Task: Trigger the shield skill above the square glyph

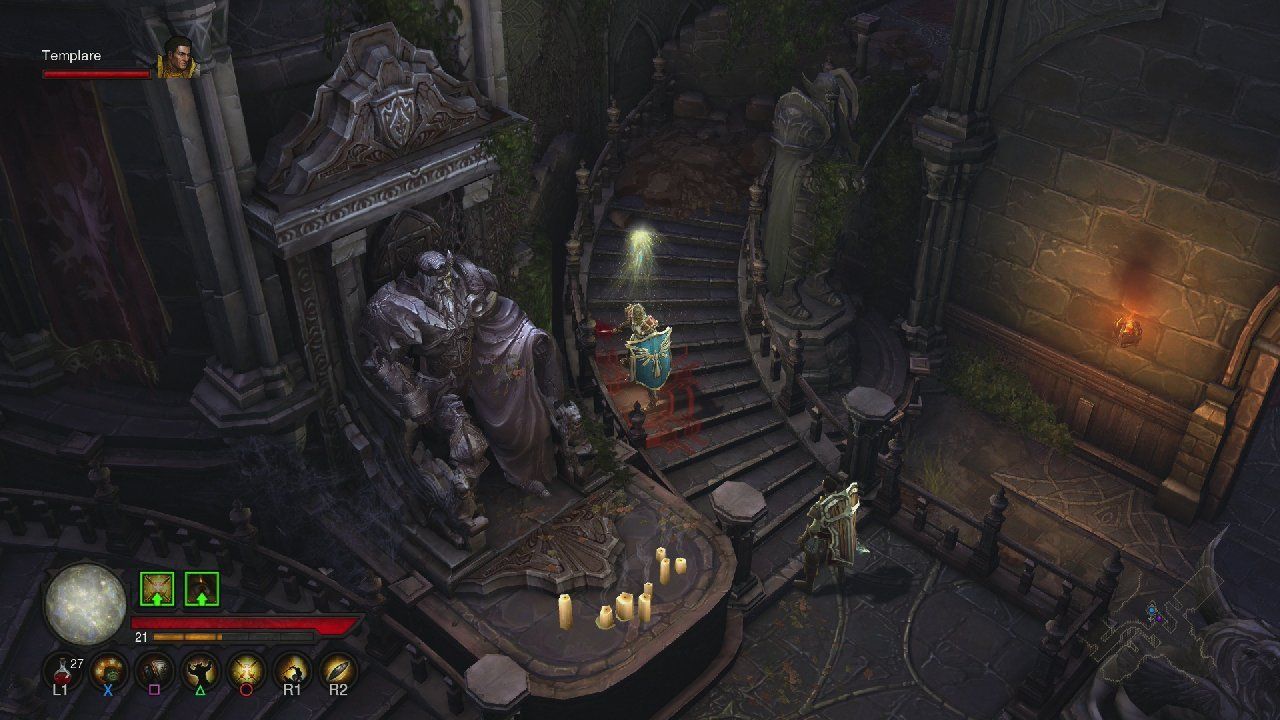Action: pyautogui.click(x=155, y=670)
